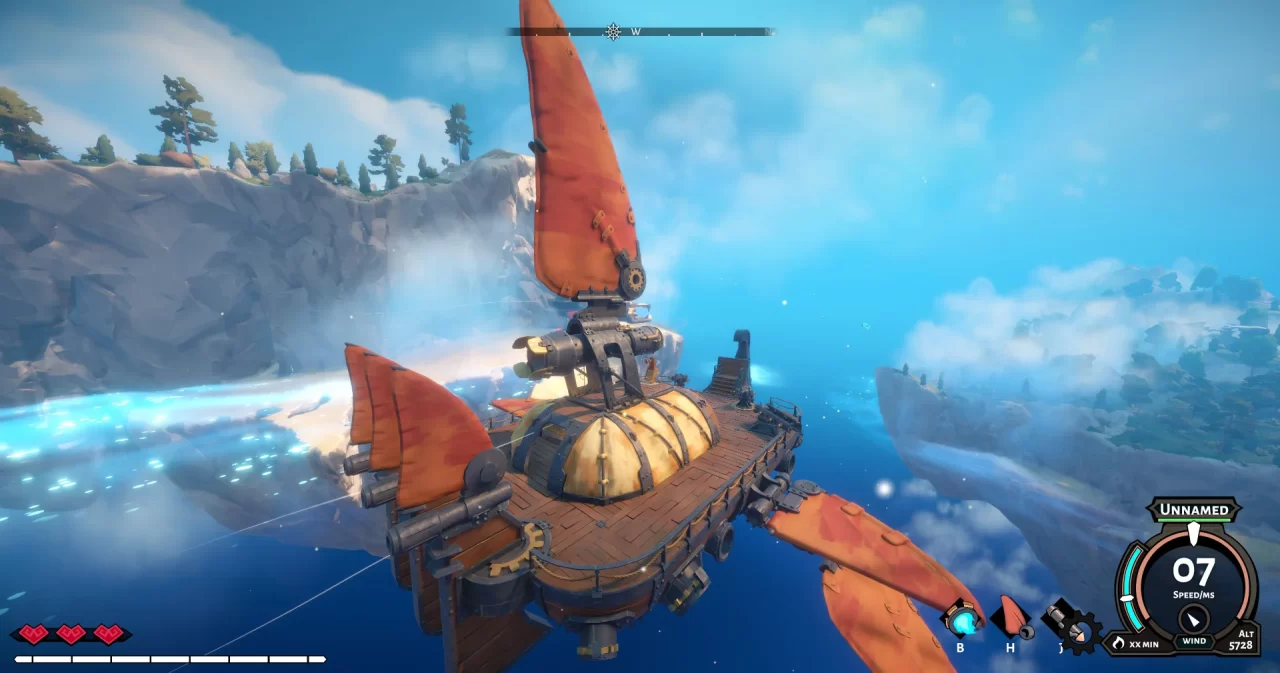Click the flame fuel icon
Viewport: 1280px width, 673px height.
(x=1118, y=643)
